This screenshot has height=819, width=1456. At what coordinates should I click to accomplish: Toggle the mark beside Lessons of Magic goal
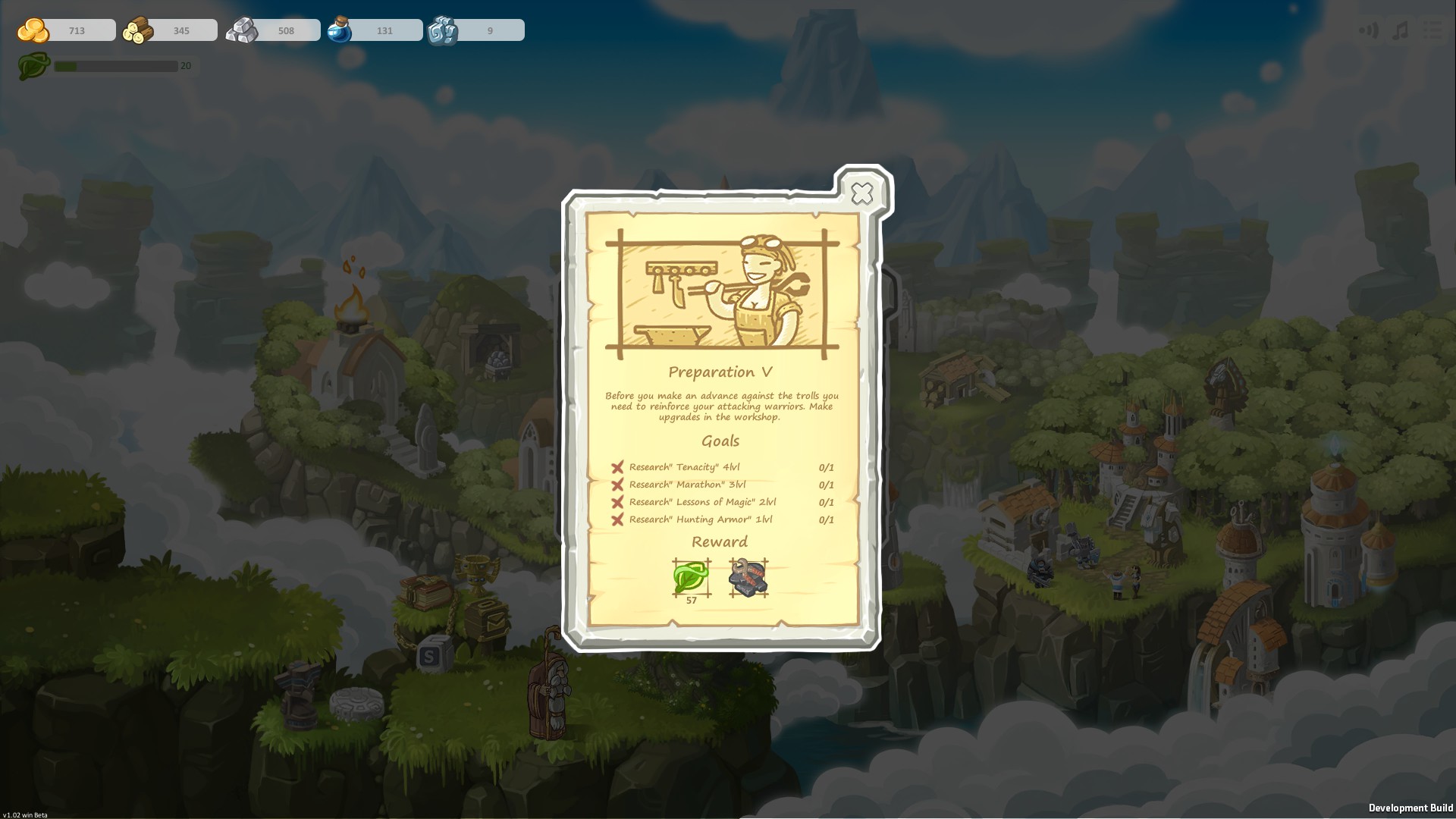[x=617, y=502]
